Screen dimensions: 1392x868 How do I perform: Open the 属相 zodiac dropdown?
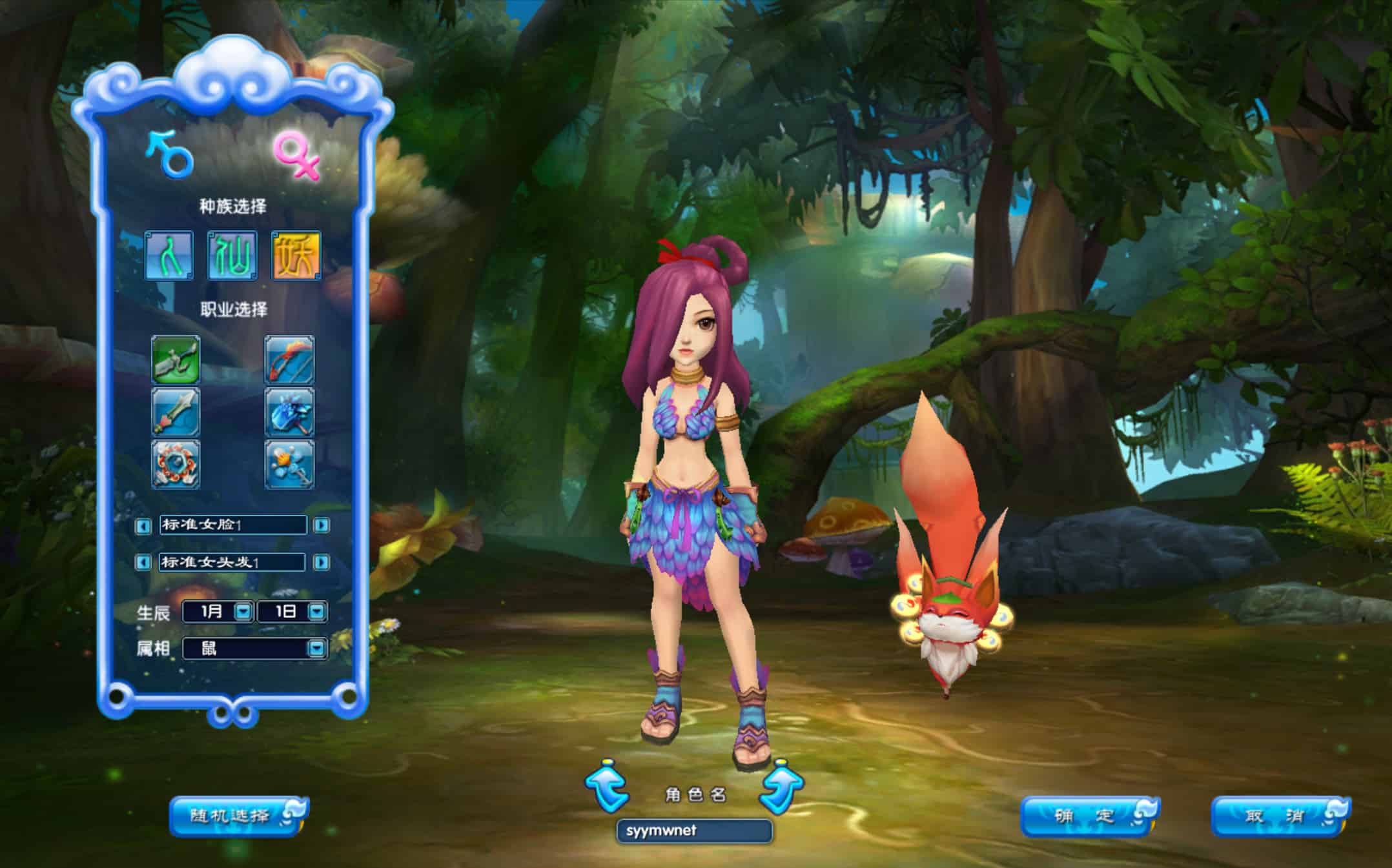pyautogui.click(x=316, y=648)
